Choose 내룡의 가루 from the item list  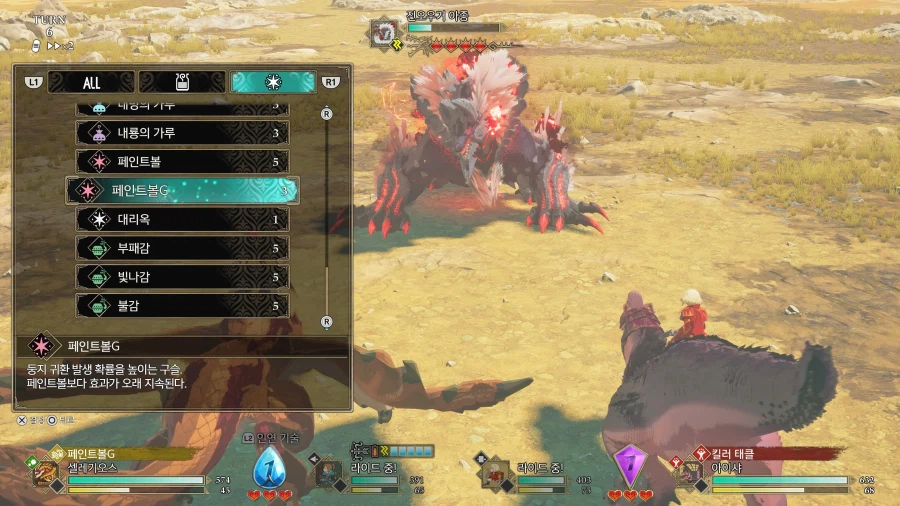(x=183, y=132)
